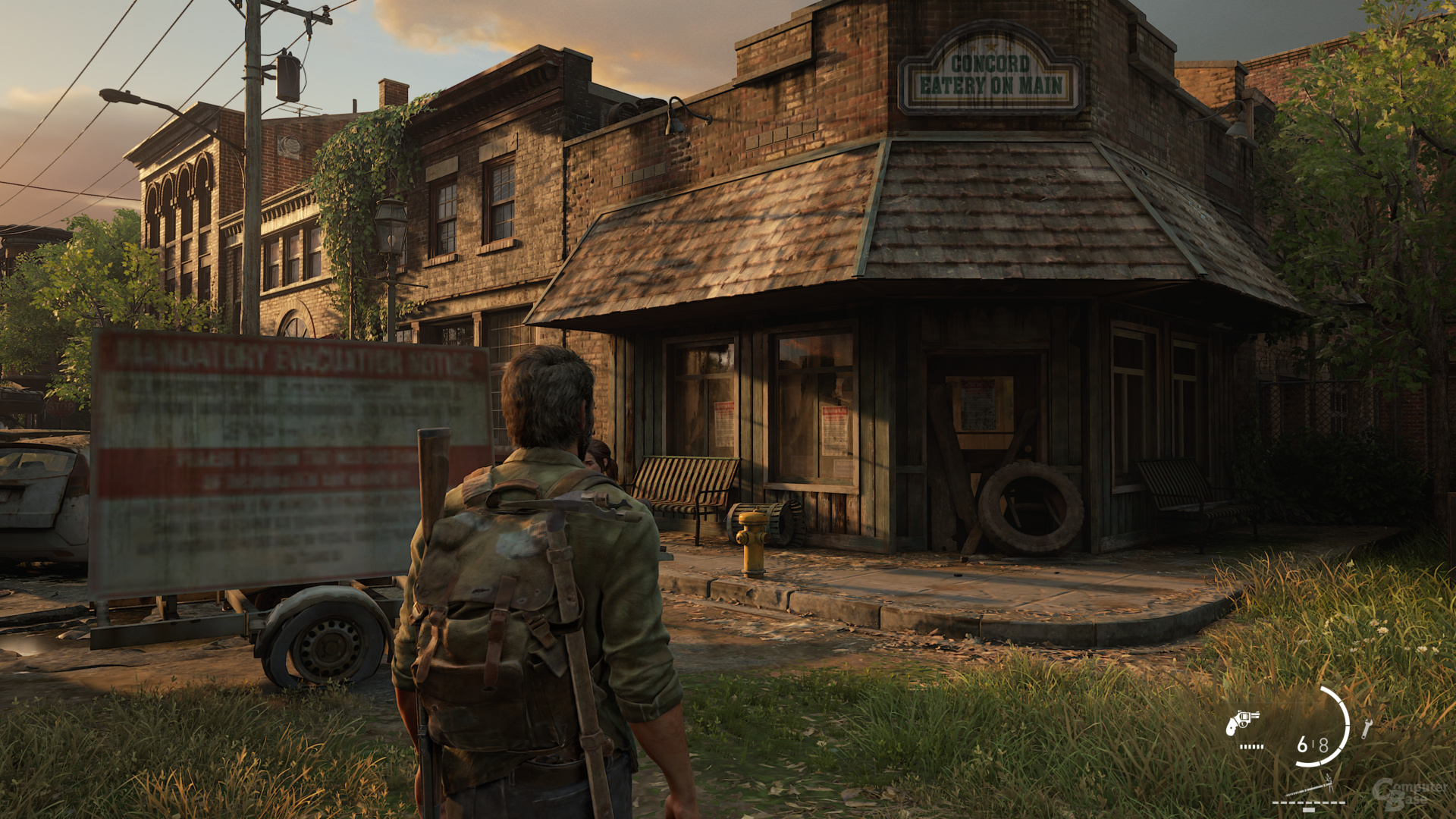Click the wrench tool icon
Viewport: 1456px width, 819px height.
[1366, 730]
